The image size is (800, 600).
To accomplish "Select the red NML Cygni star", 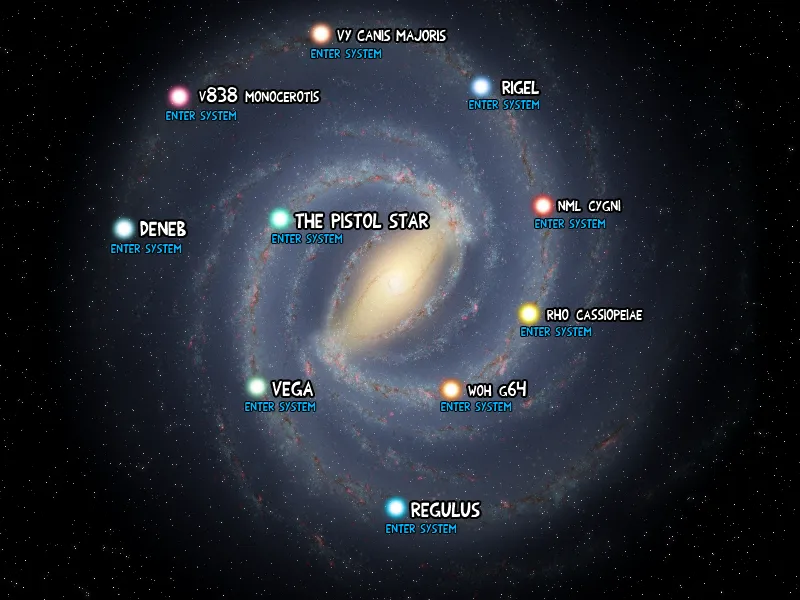I will click(x=543, y=205).
